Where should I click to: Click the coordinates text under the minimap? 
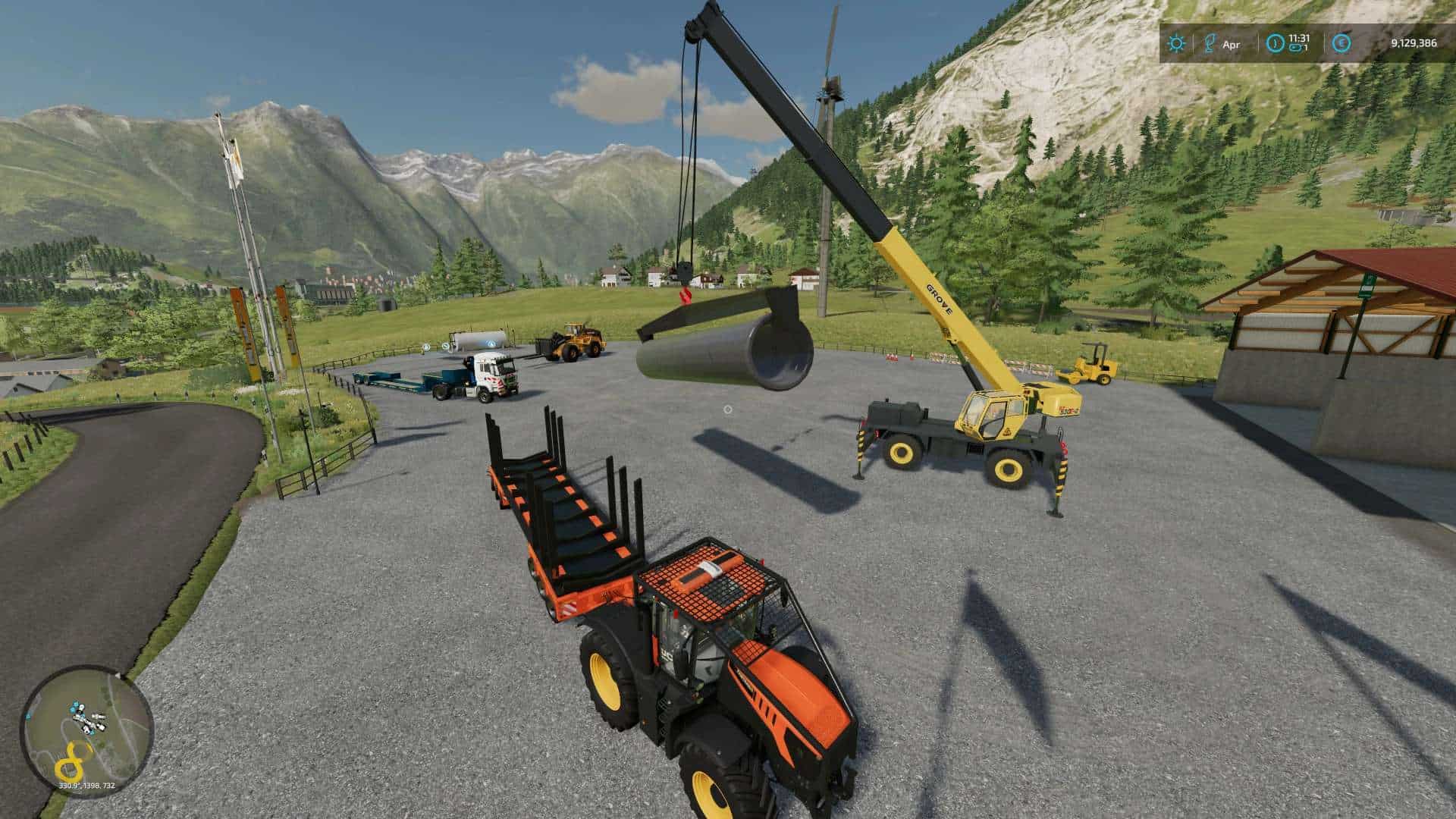coord(86,786)
